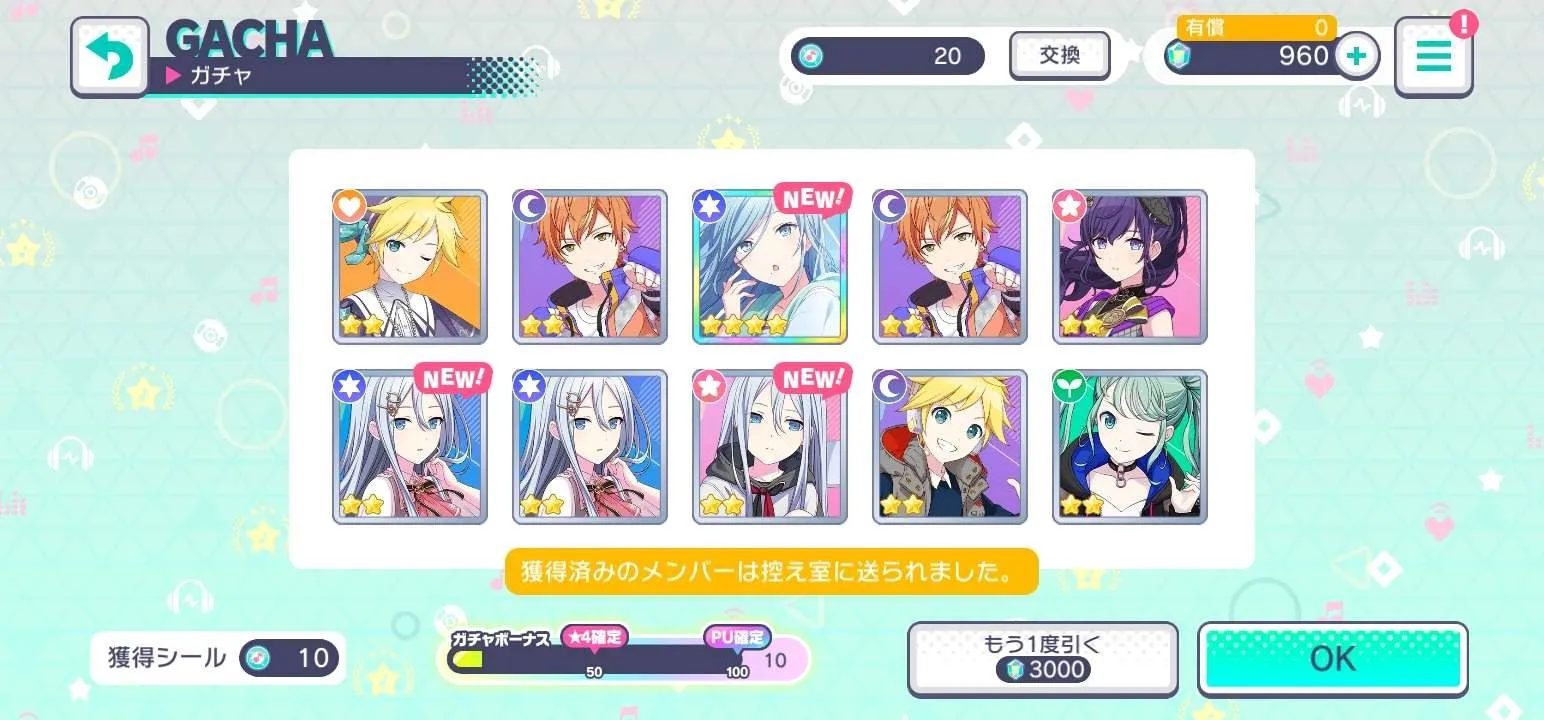Select the NEW silver-haired girl in black hoodie

(770, 446)
